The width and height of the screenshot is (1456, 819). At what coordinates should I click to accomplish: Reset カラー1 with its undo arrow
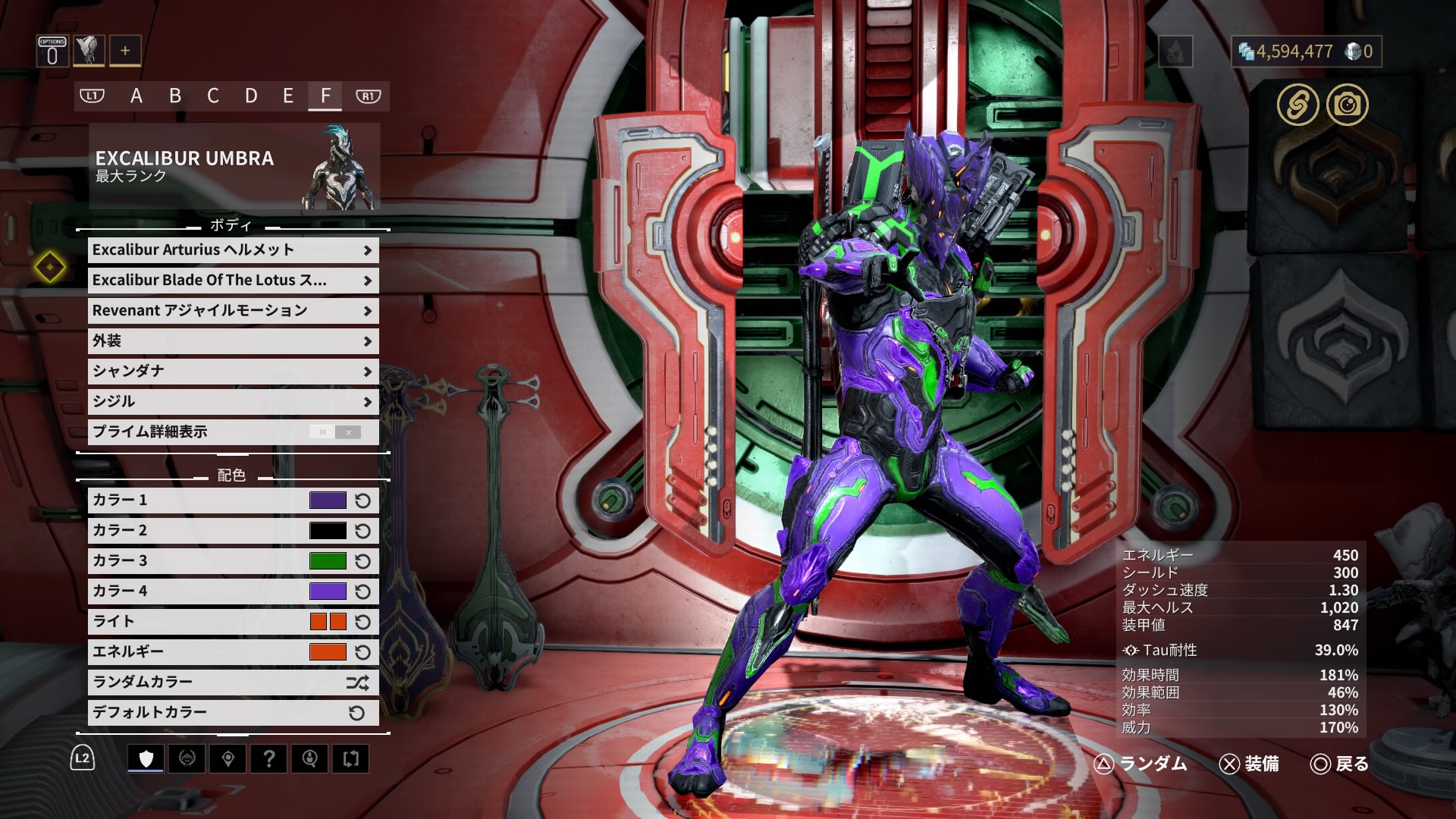(x=362, y=500)
